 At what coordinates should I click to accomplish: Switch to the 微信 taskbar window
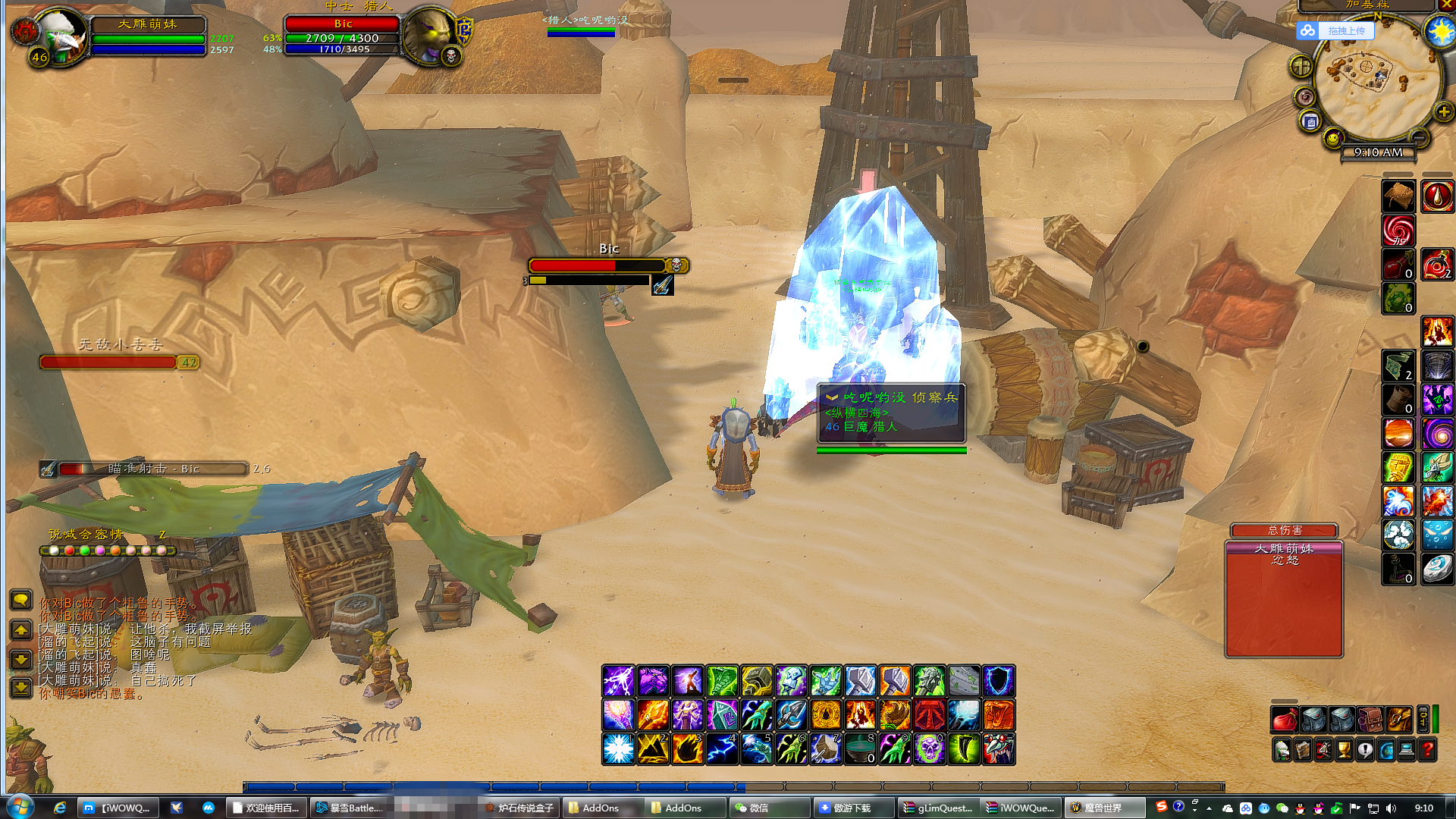click(x=767, y=808)
